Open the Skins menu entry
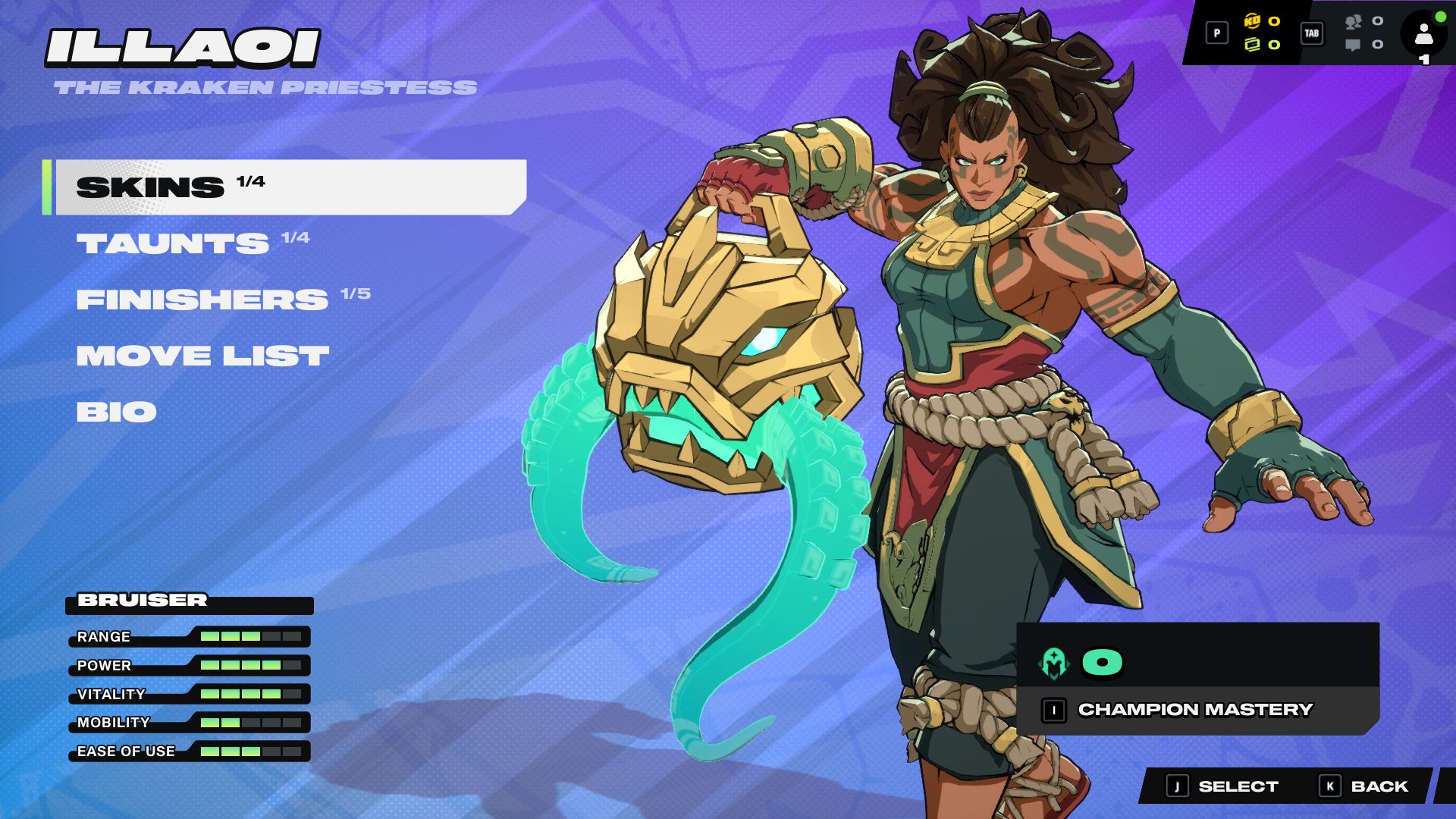The image size is (1456, 819). (x=288, y=187)
